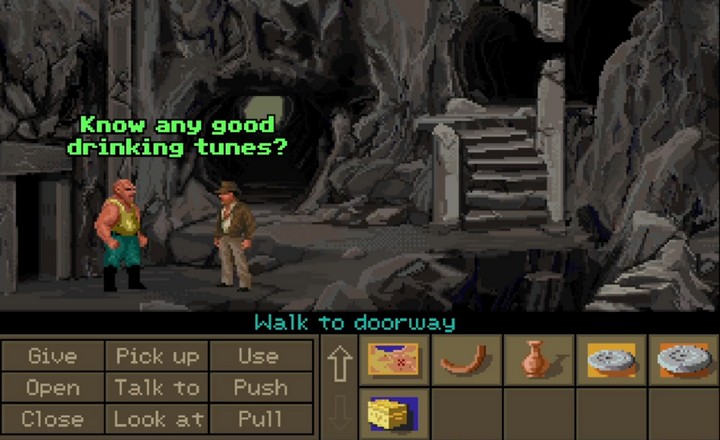Choose the Pick up command
720x440 pixels.
coord(157,356)
